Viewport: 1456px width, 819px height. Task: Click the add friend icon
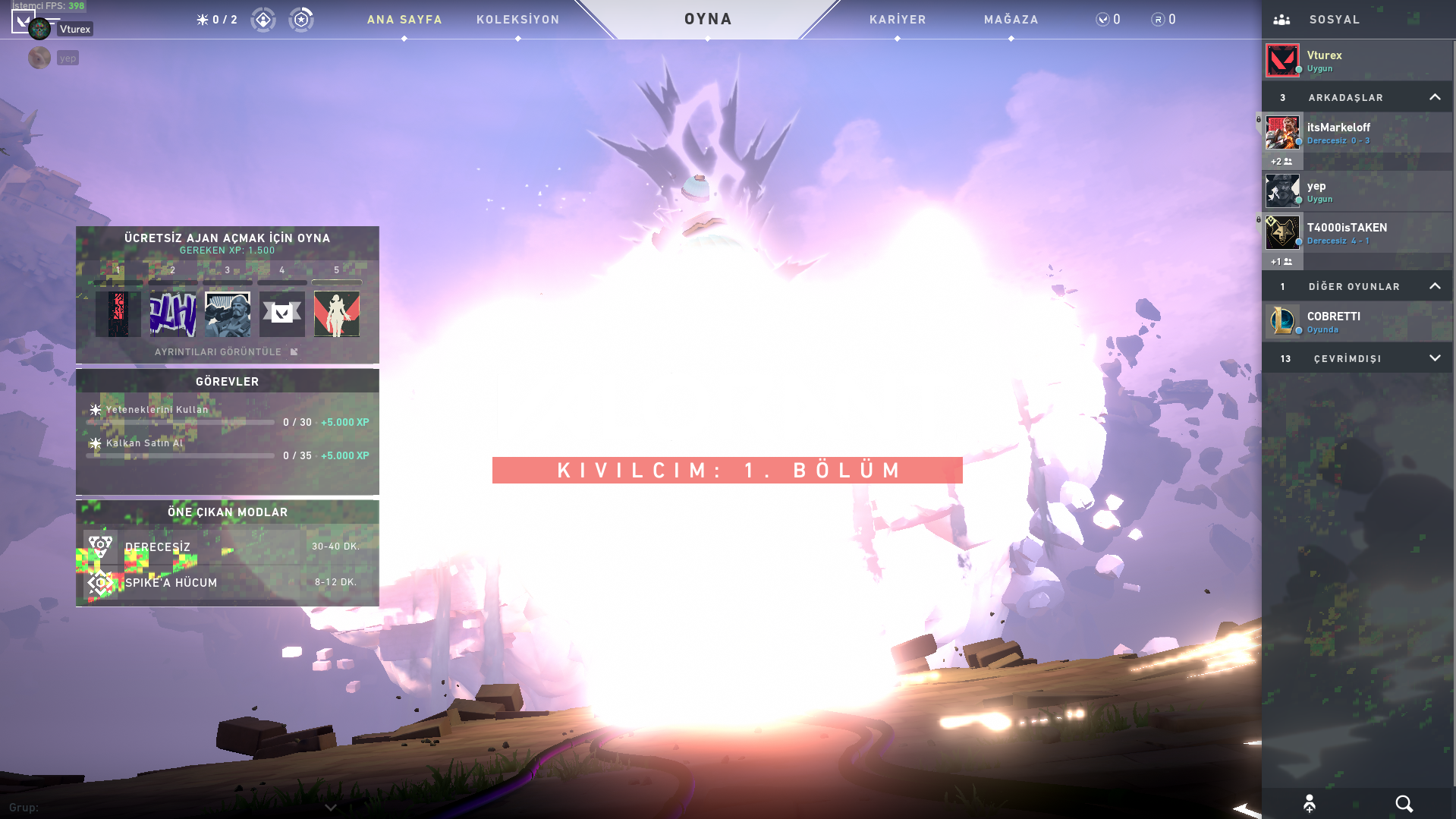1309,804
